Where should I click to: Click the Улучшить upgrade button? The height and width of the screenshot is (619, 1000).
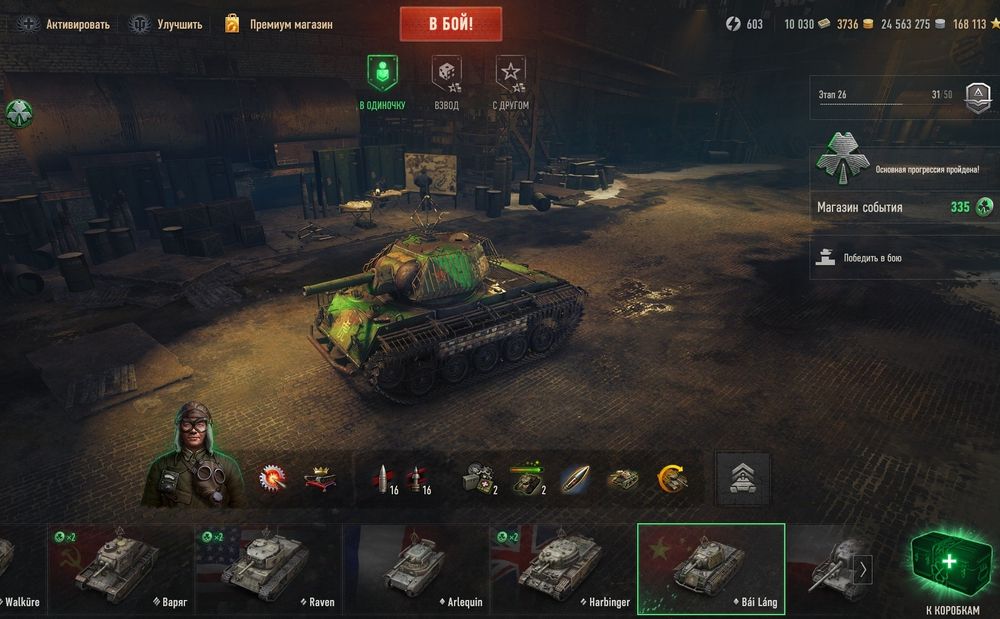[166, 24]
